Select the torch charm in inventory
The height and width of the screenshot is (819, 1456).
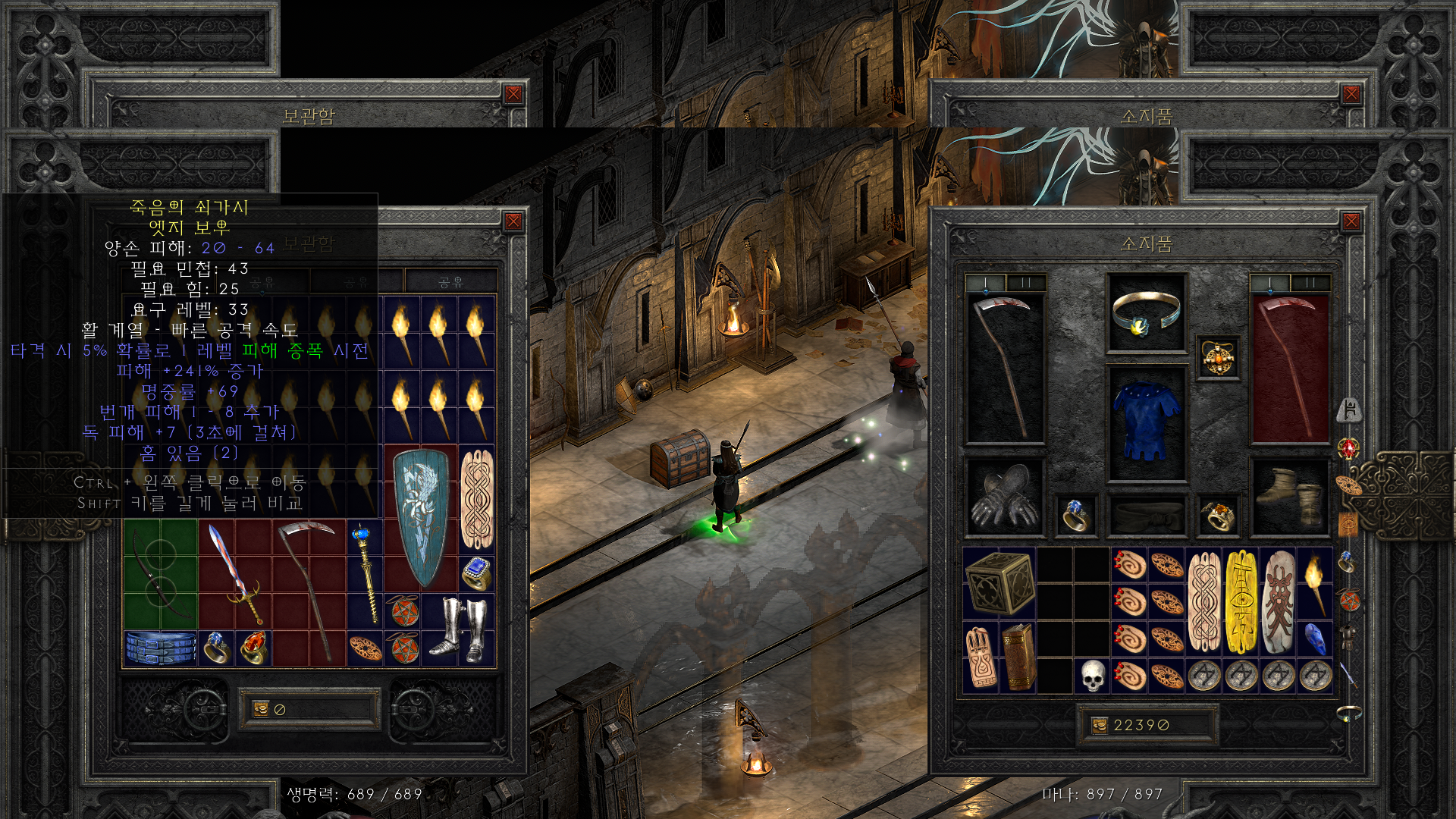1315,583
